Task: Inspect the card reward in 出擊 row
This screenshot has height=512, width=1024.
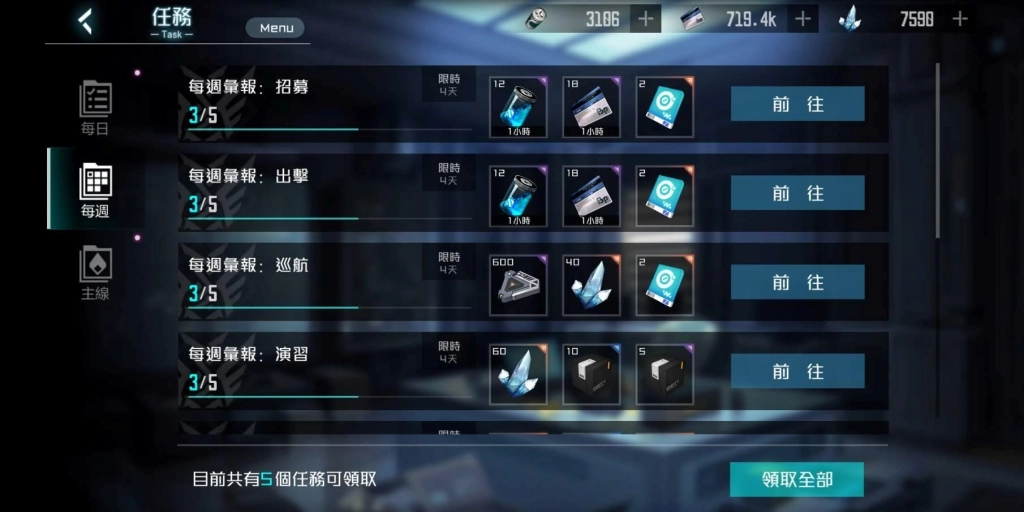Action: tap(591, 196)
